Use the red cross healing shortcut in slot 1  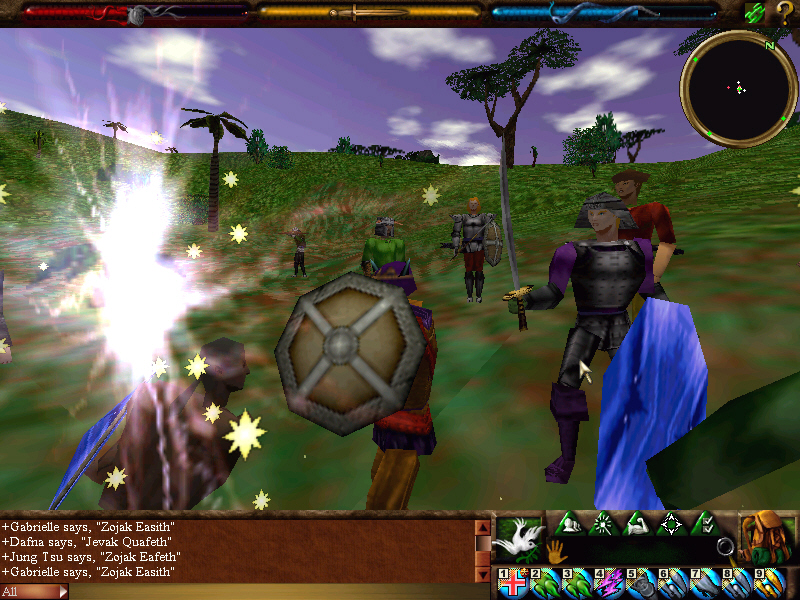click(x=514, y=584)
